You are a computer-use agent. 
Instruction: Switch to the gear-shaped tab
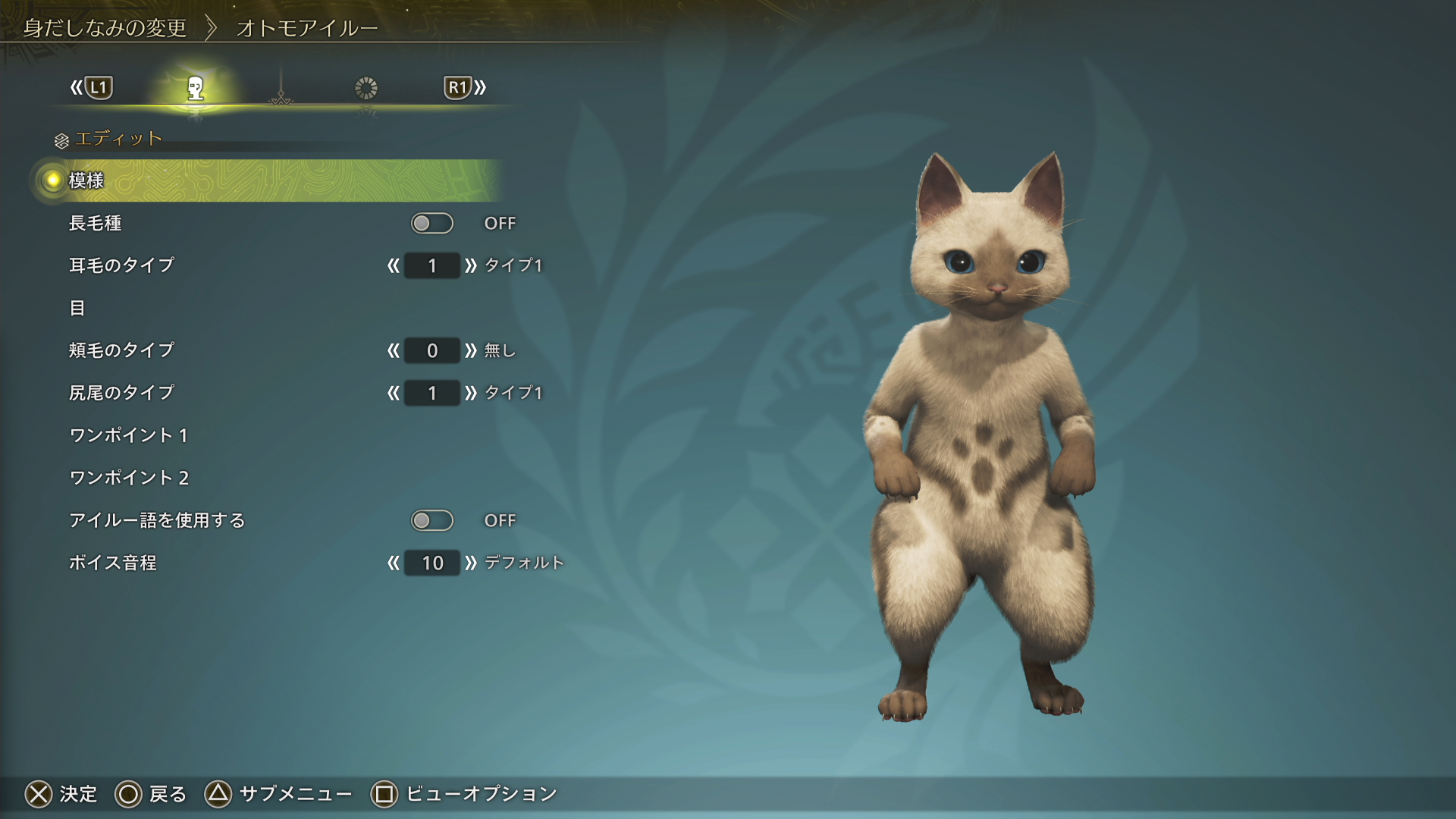tap(366, 89)
